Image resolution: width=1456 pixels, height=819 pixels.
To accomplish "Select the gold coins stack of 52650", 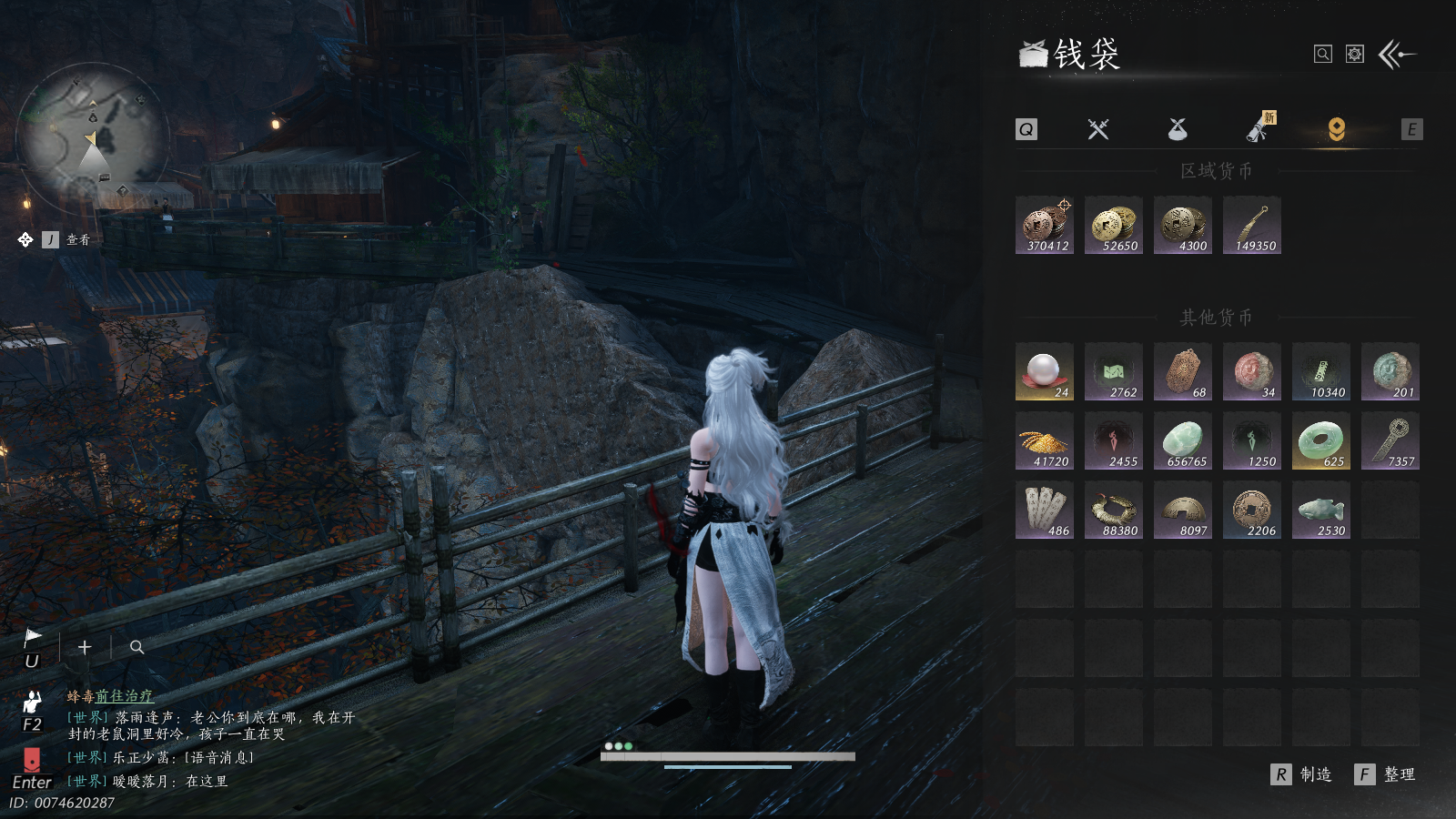I will pyautogui.click(x=1114, y=225).
